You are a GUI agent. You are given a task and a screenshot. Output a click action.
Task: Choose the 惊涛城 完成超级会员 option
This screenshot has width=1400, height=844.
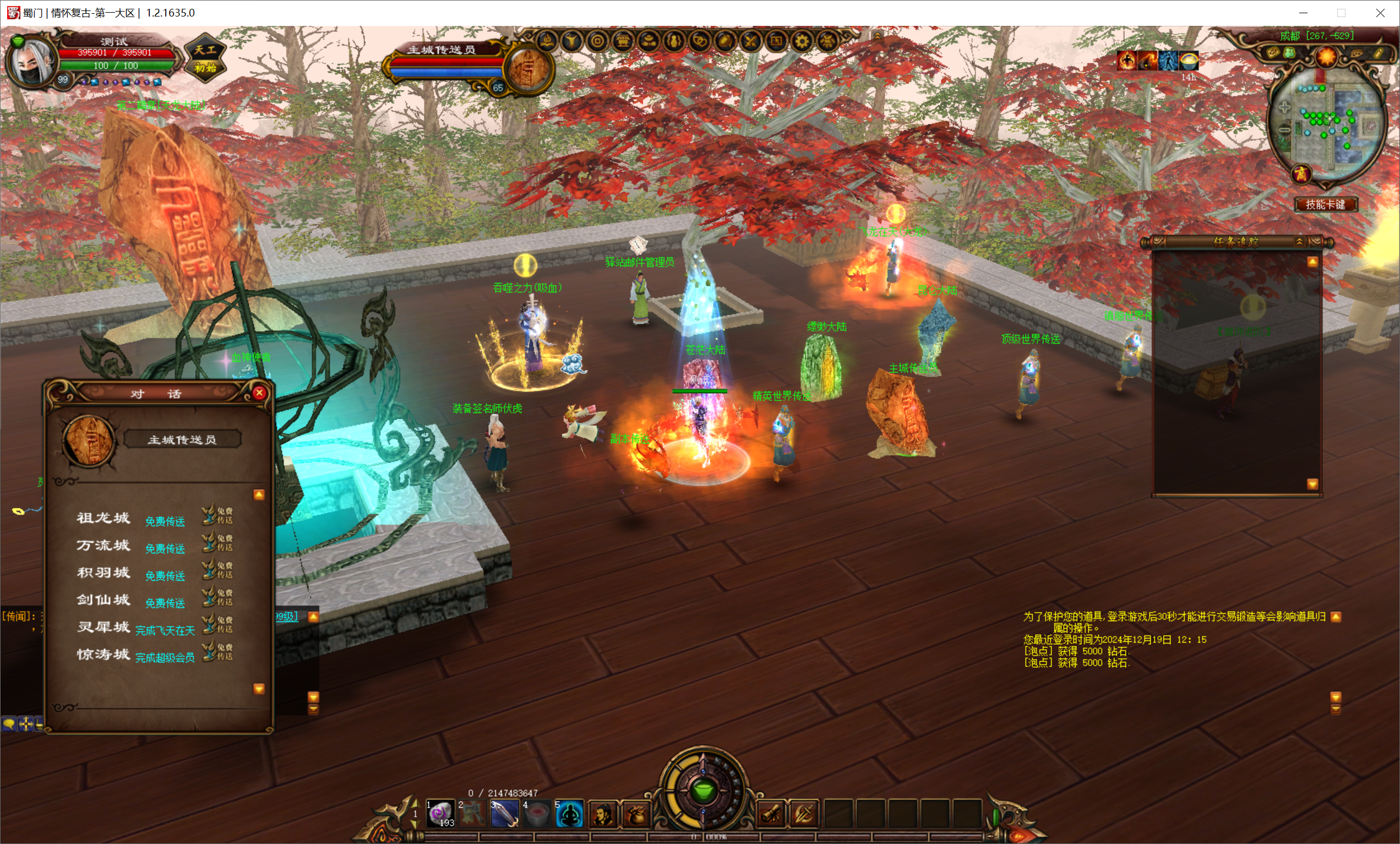pyautogui.click(x=165, y=657)
